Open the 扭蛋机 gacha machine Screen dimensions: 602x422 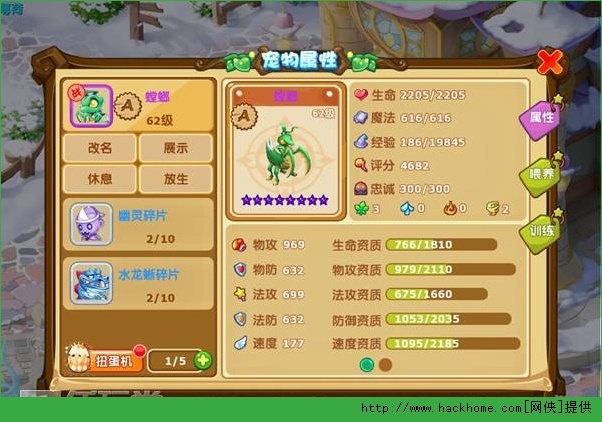click(103, 359)
